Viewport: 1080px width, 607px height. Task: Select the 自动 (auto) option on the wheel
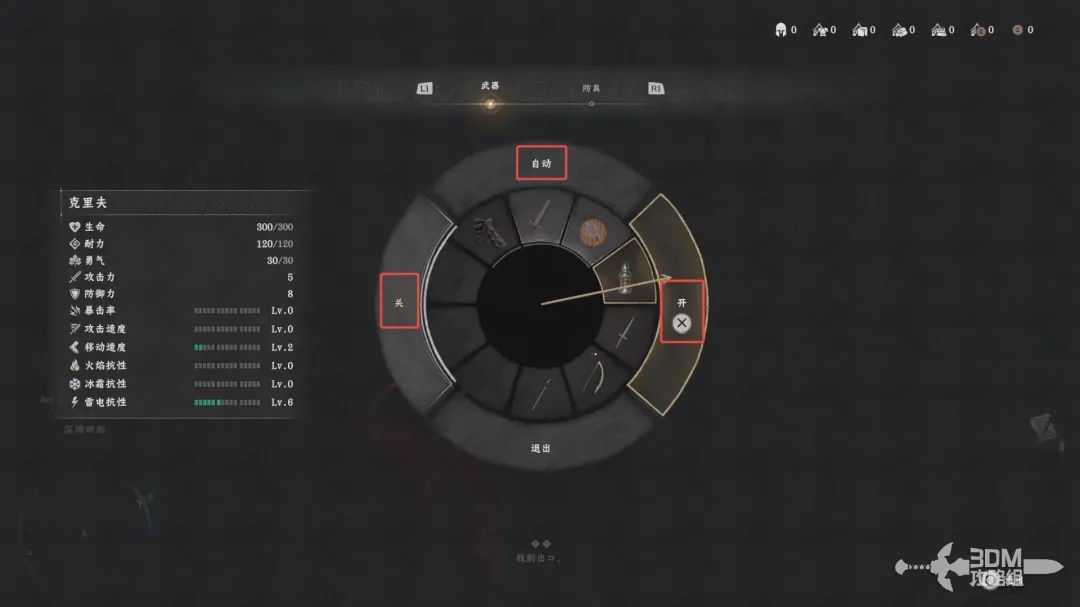pyautogui.click(x=541, y=163)
